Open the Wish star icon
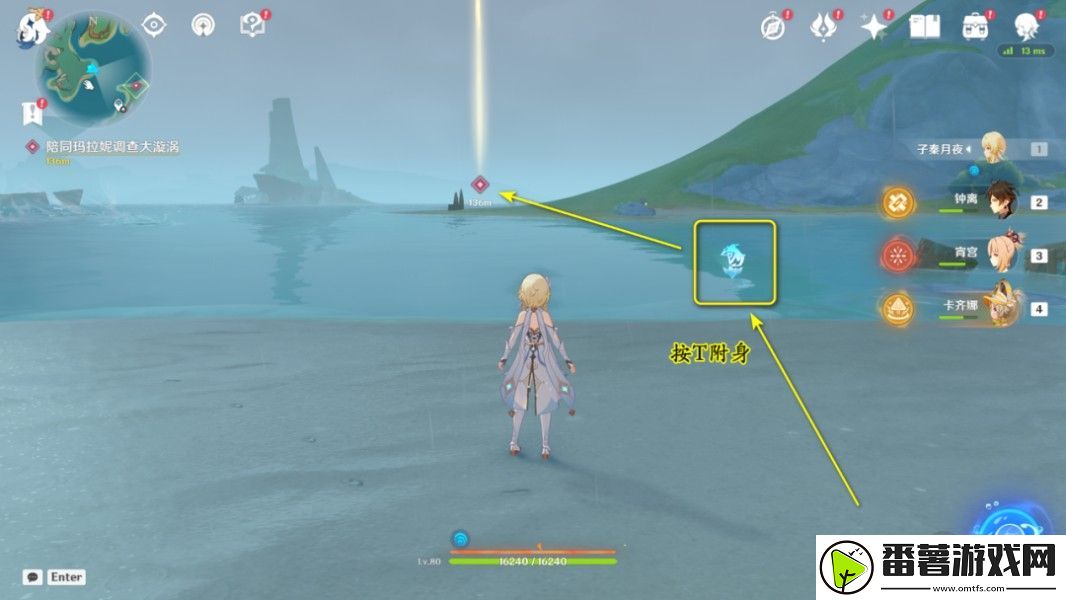Screen dimensions: 1066x600 (x=874, y=27)
